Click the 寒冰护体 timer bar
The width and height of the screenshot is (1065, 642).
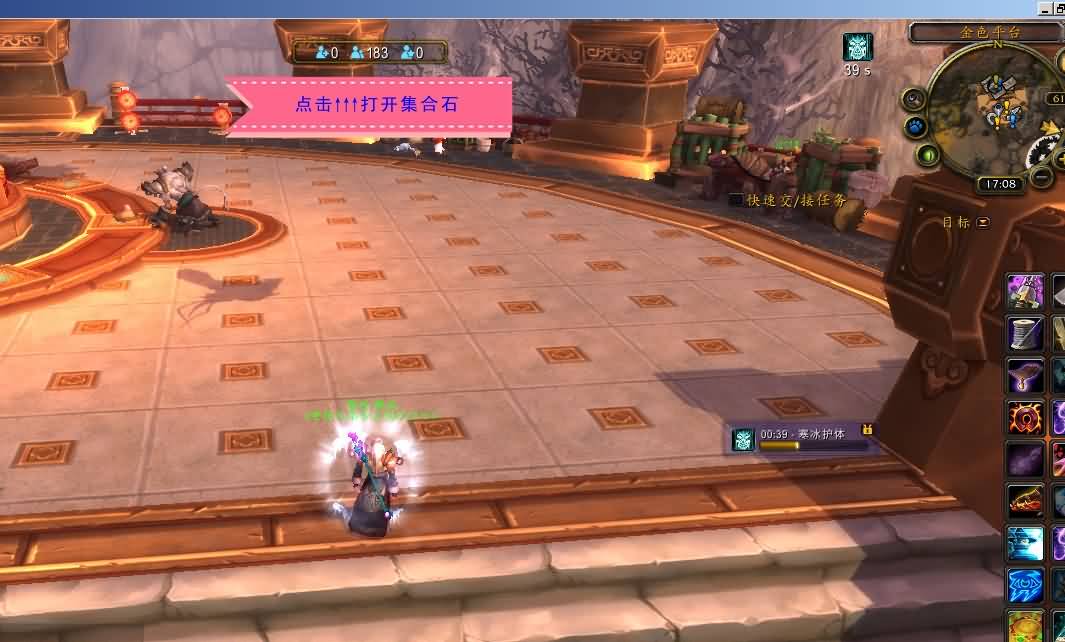click(x=815, y=439)
